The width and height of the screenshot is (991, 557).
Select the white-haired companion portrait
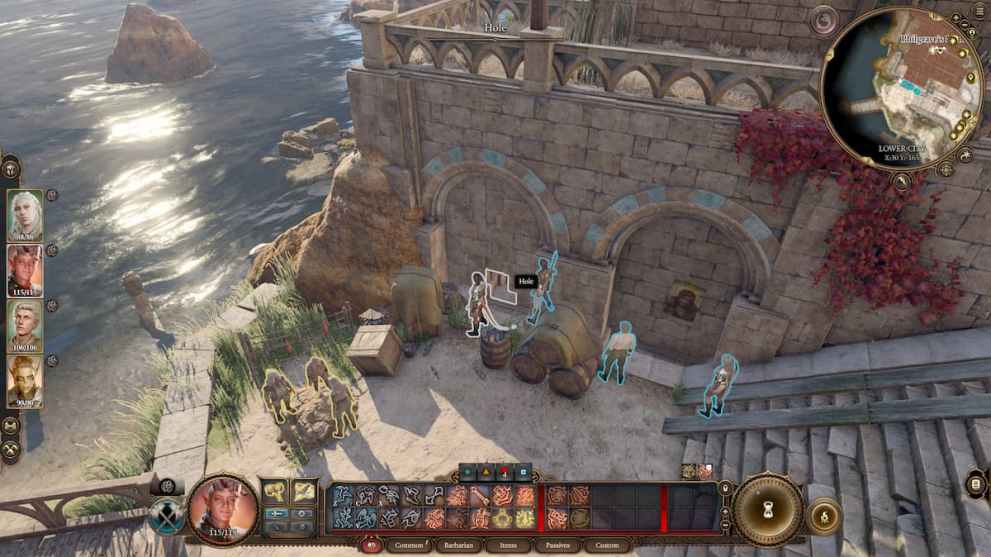tap(25, 215)
